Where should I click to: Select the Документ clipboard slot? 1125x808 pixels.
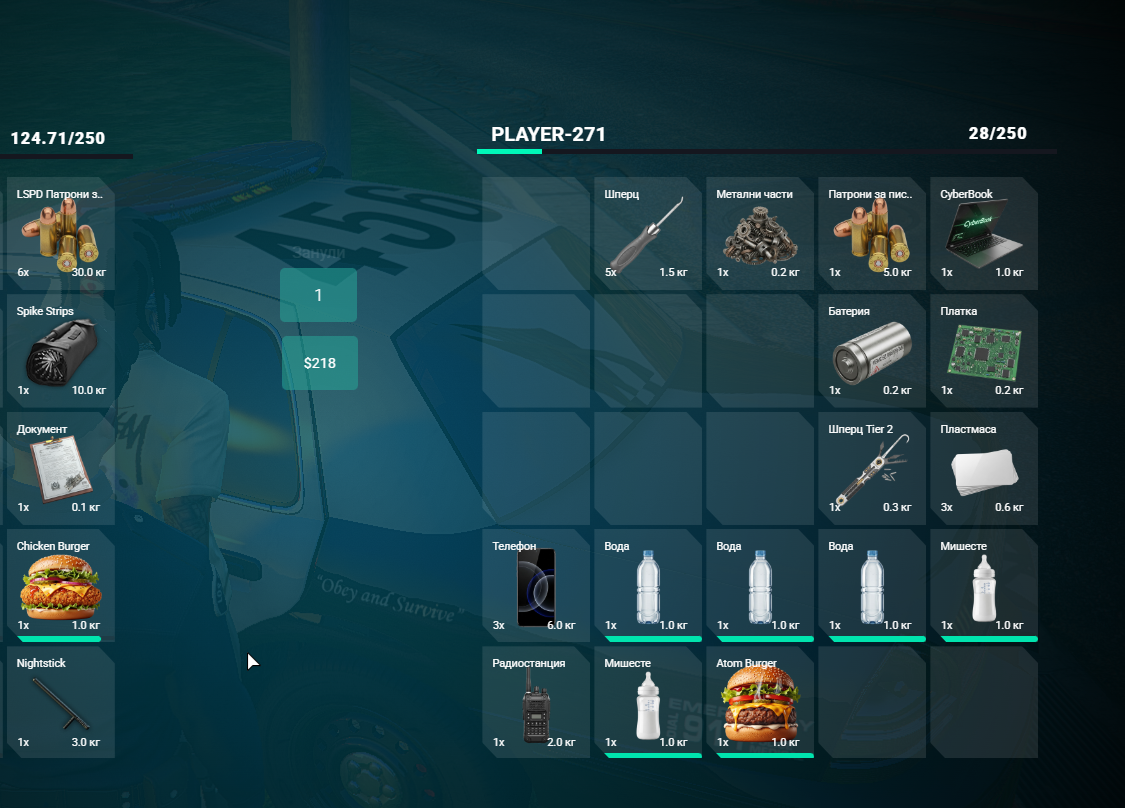(x=60, y=469)
